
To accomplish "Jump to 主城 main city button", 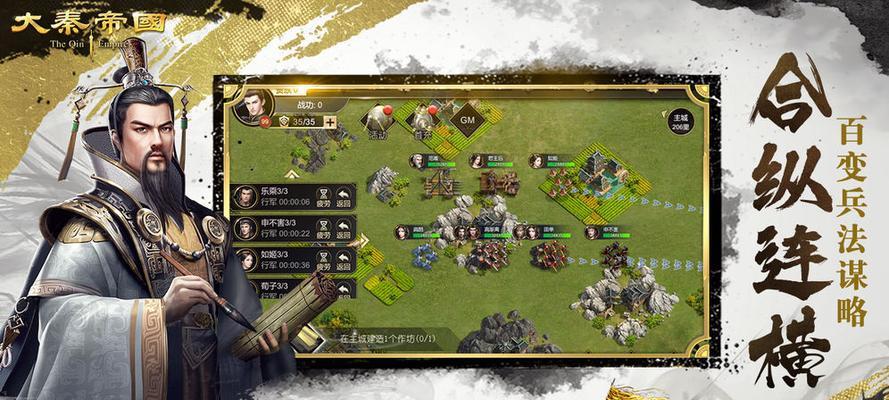I will point(681,122).
